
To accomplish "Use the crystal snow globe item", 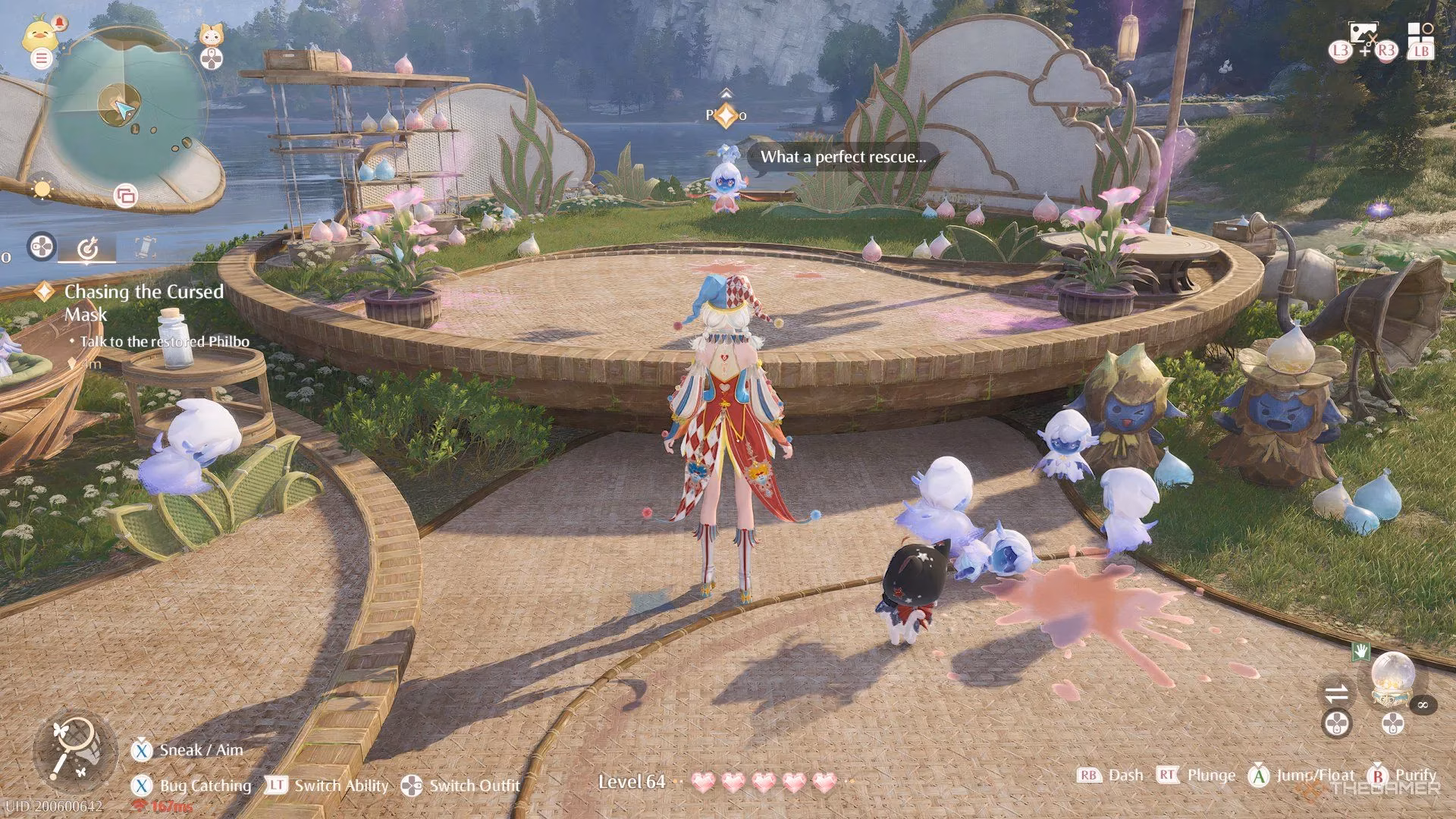I will [x=1392, y=677].
